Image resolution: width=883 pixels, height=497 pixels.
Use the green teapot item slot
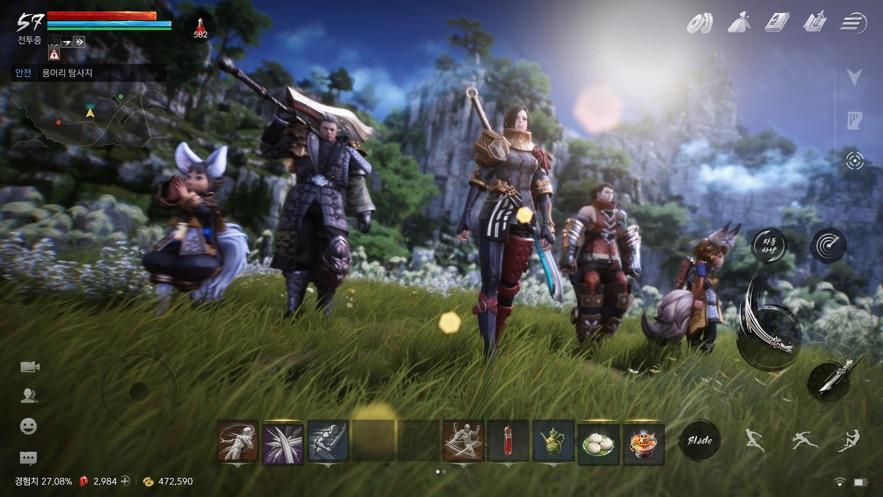pos(553,440)
